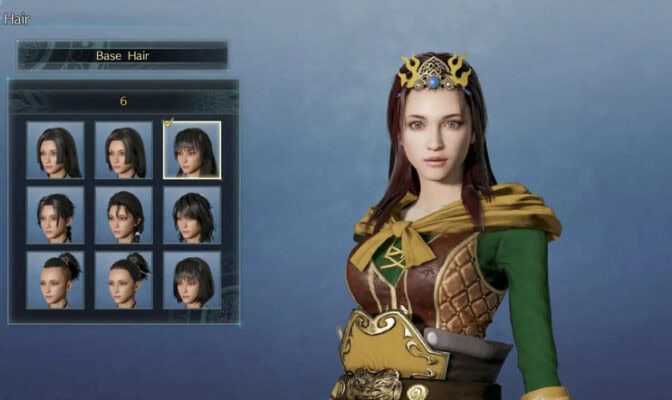The image size is (672, 400).
Task: Choose the hairstyle with a side braid
Action: [55, 215]
